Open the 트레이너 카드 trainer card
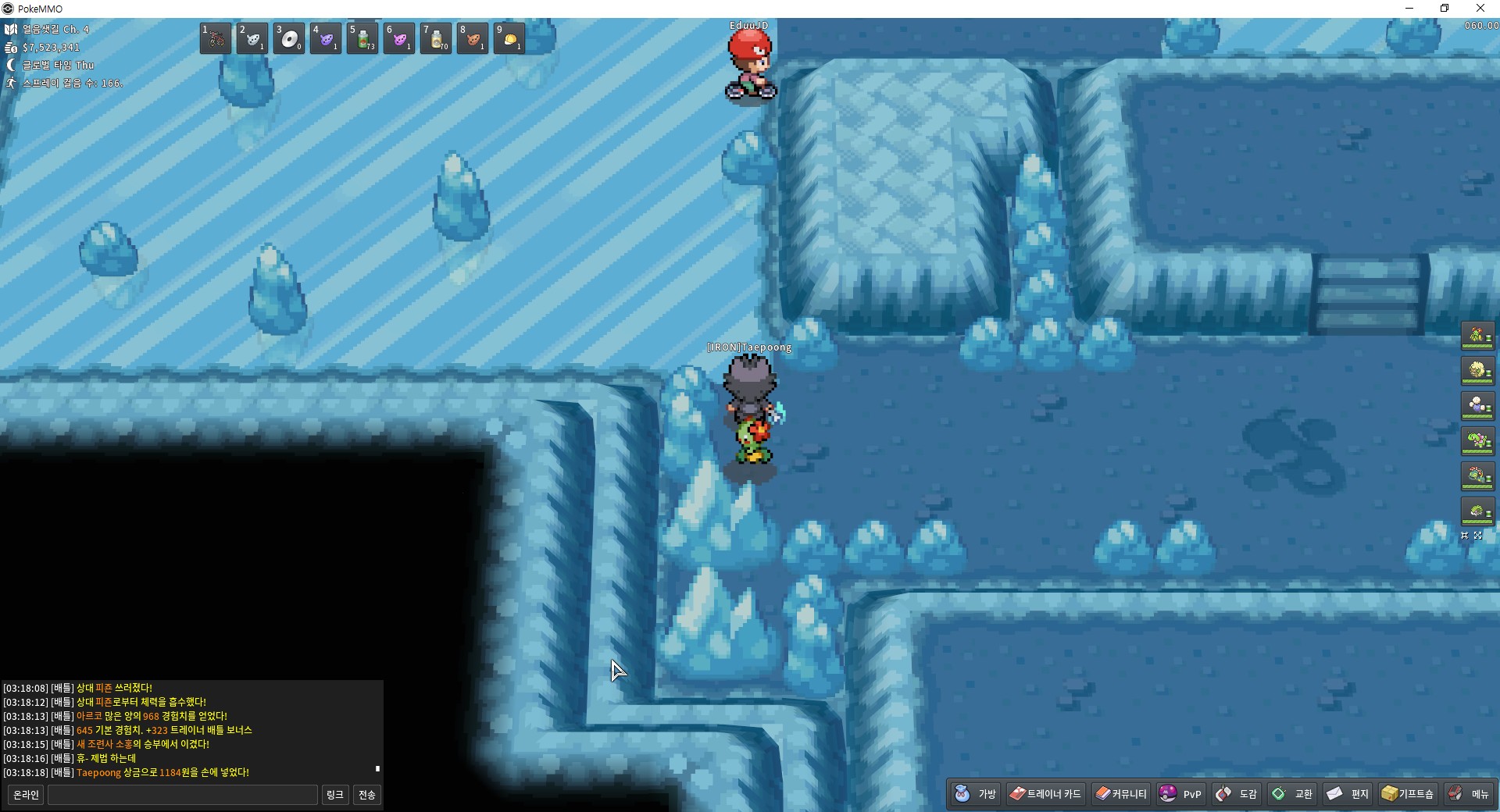This screenshot has height=812, width=1500. point(1045,794)
